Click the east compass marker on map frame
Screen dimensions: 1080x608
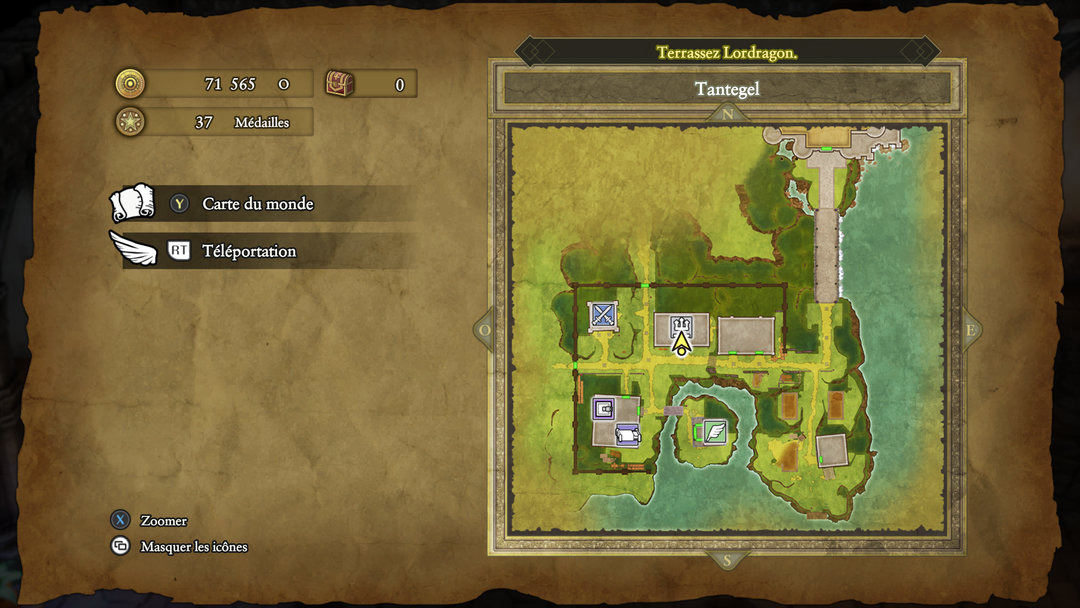coord(970,330)
